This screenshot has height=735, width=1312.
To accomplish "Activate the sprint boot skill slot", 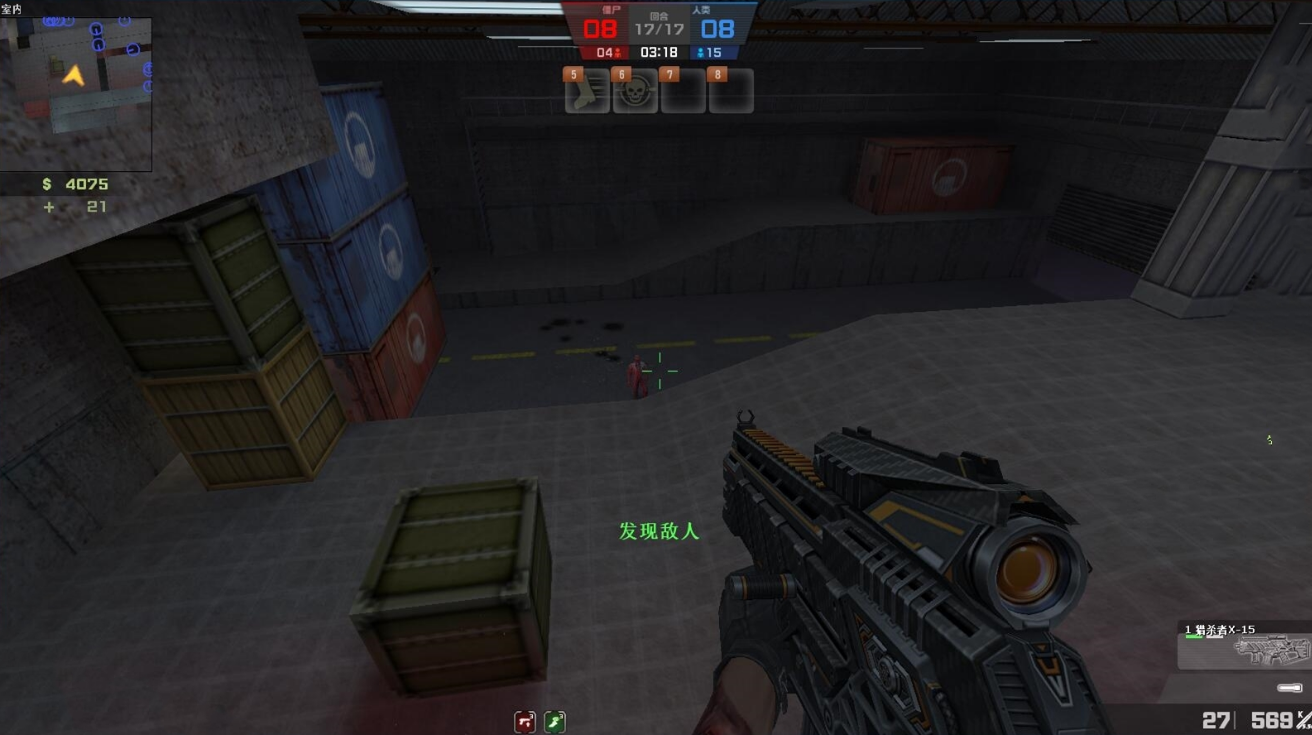I will click(x=587, y=93).
